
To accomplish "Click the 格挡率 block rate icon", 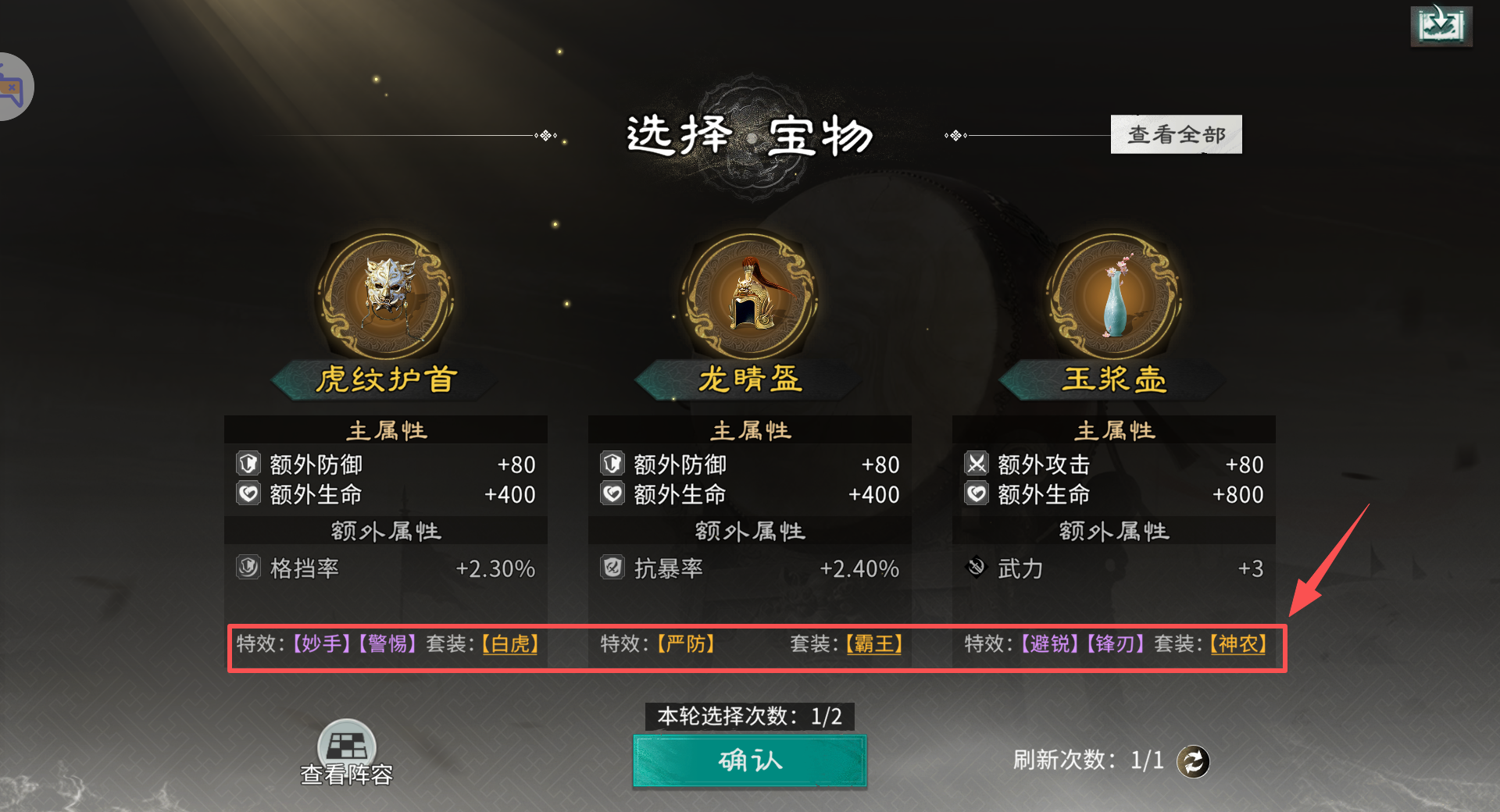I will [x=248, y=568].
